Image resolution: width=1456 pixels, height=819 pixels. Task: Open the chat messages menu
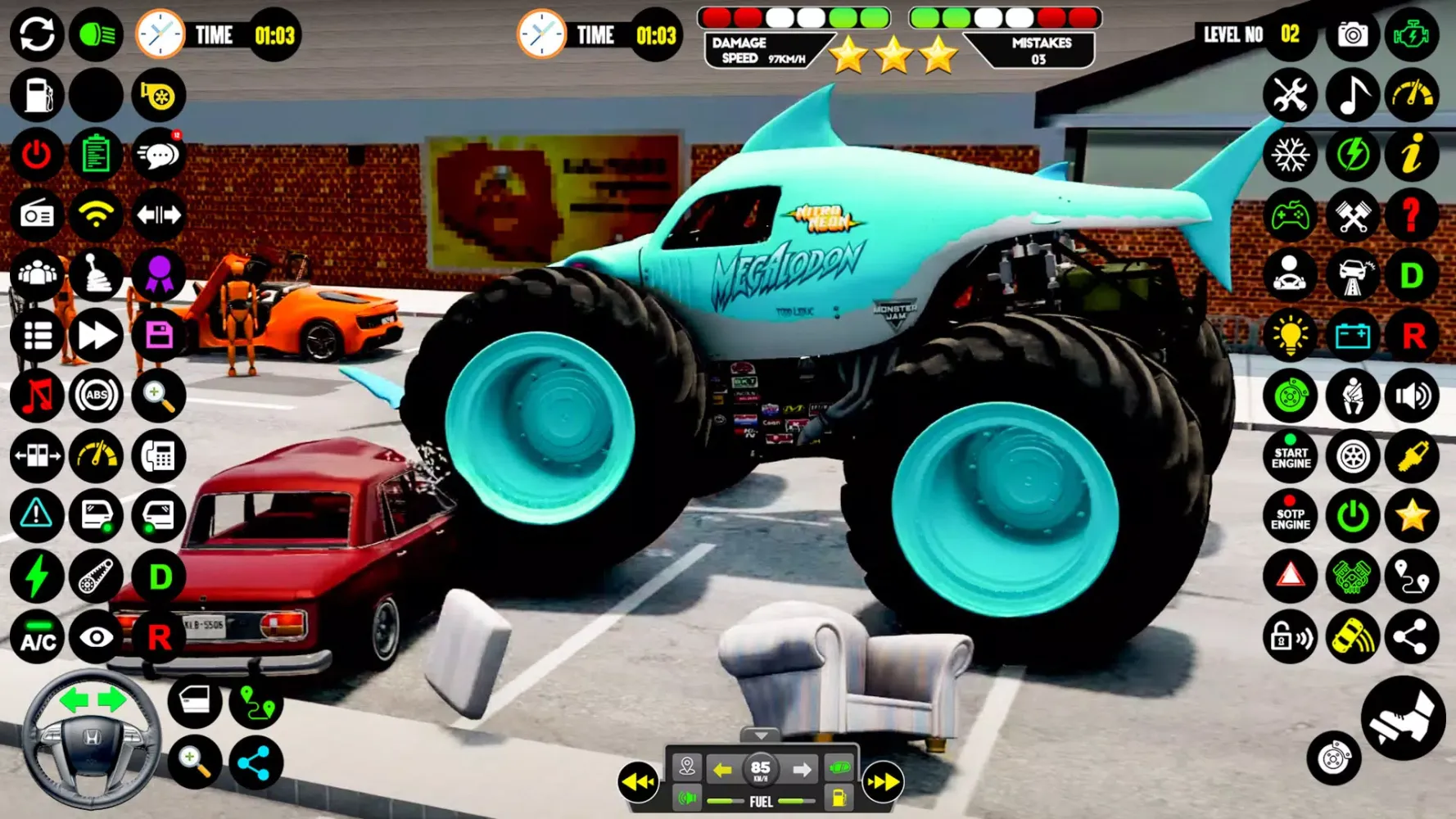tap(160, 155)
